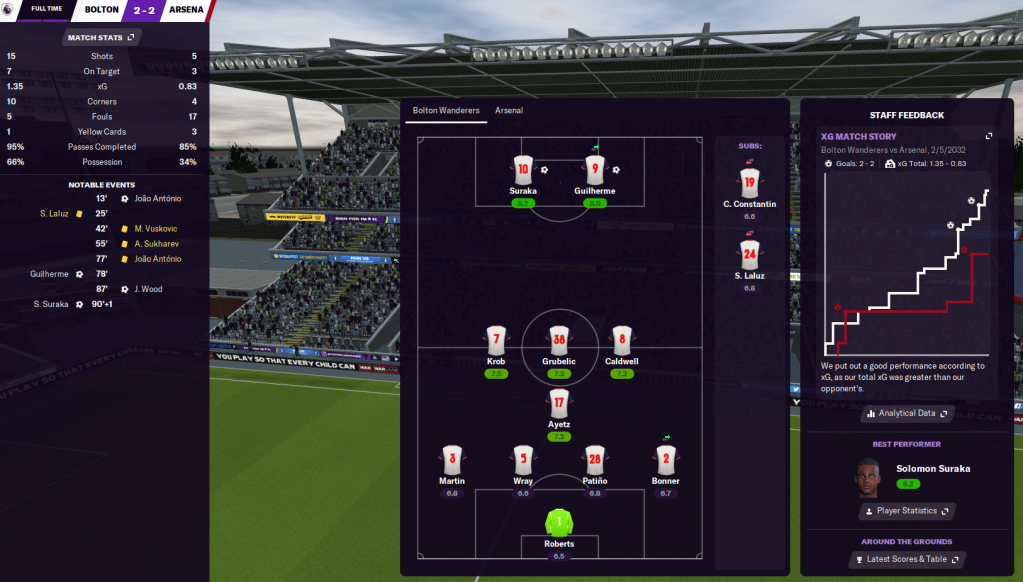Select goalkeeper Roberts
Viewport: 1023px width, 582px height.
click(558, 522)
